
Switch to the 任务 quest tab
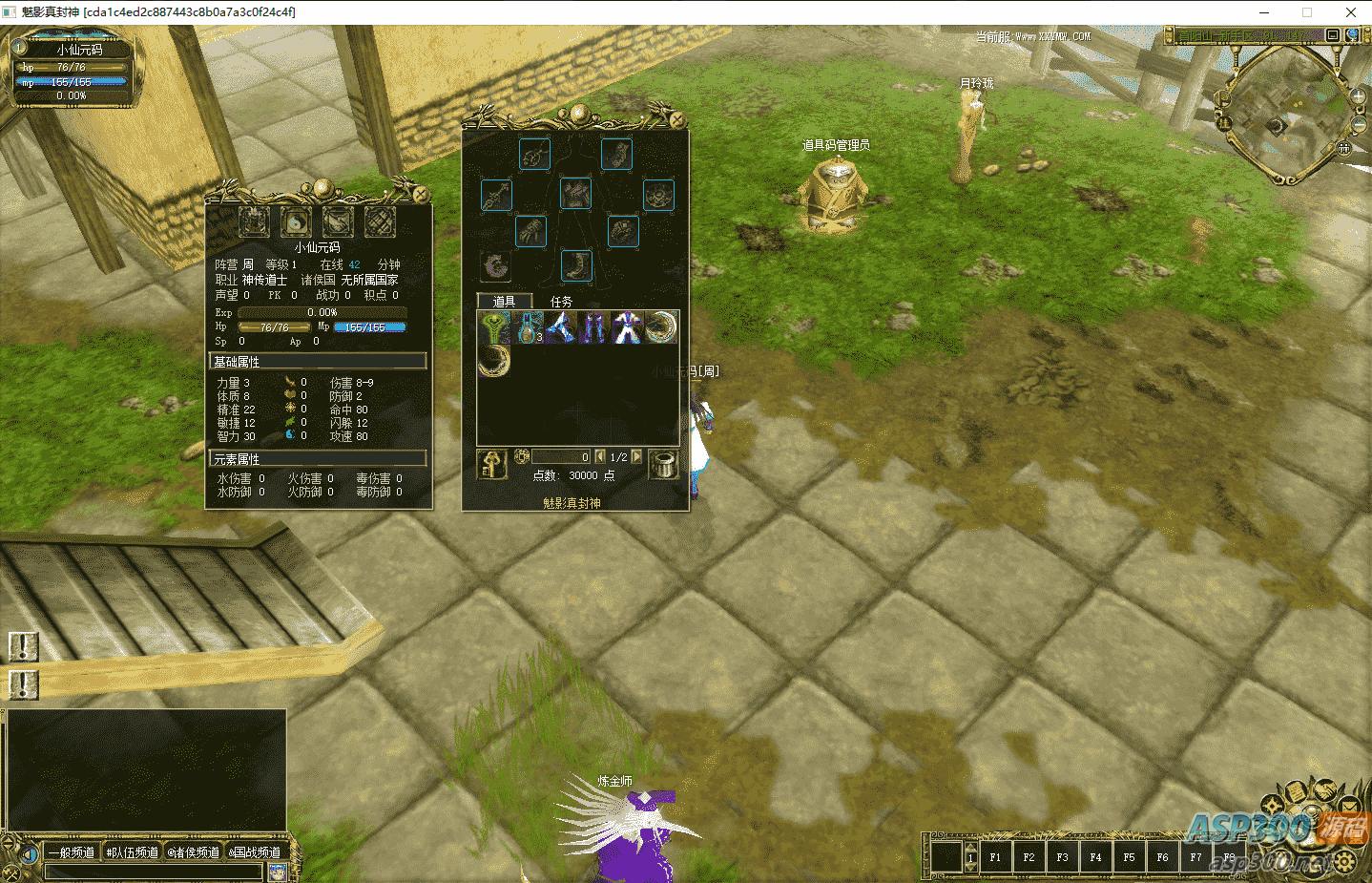point(561,302)
